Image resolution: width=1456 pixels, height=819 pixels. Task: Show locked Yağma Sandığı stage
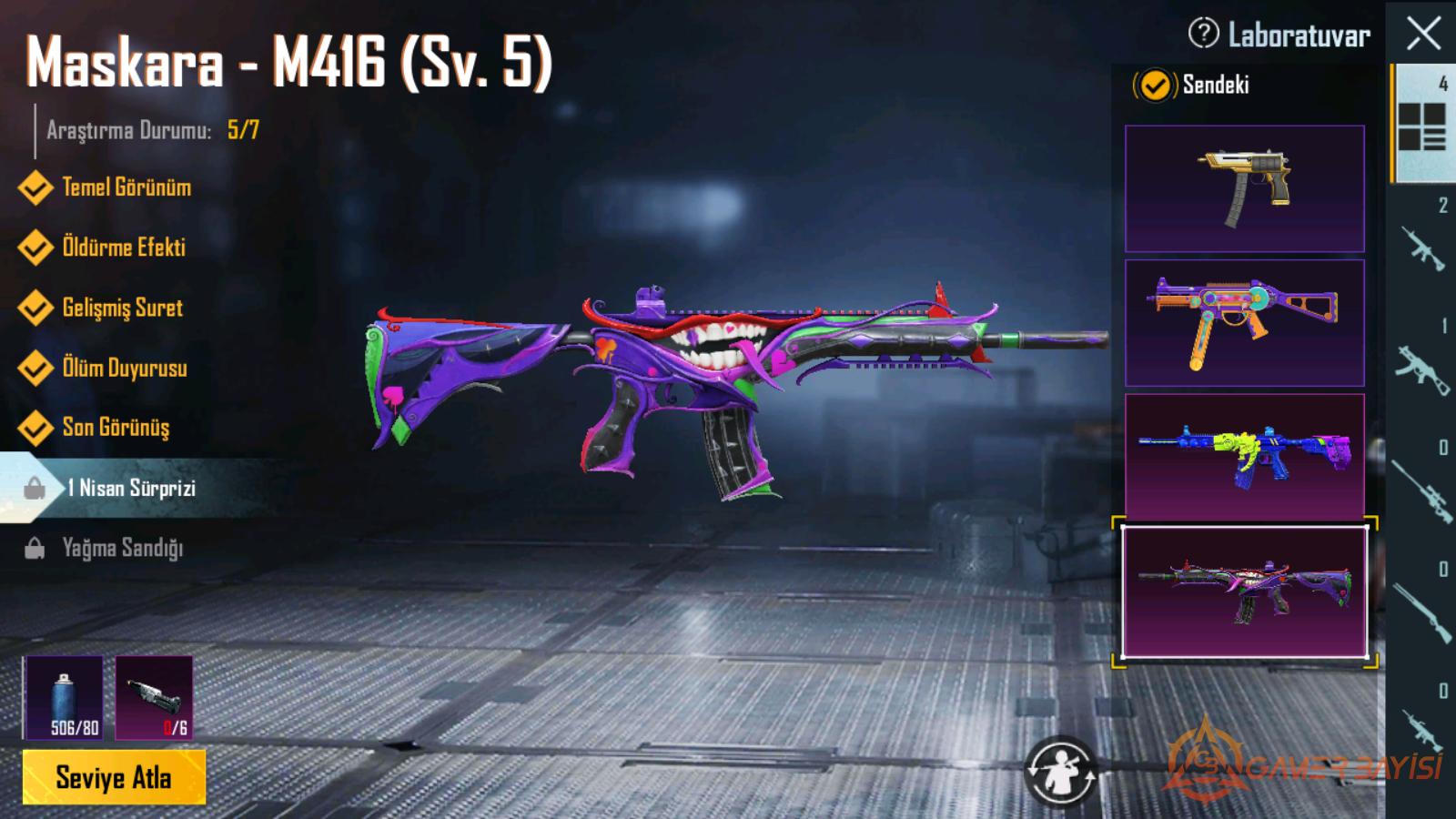pos(122,548)
